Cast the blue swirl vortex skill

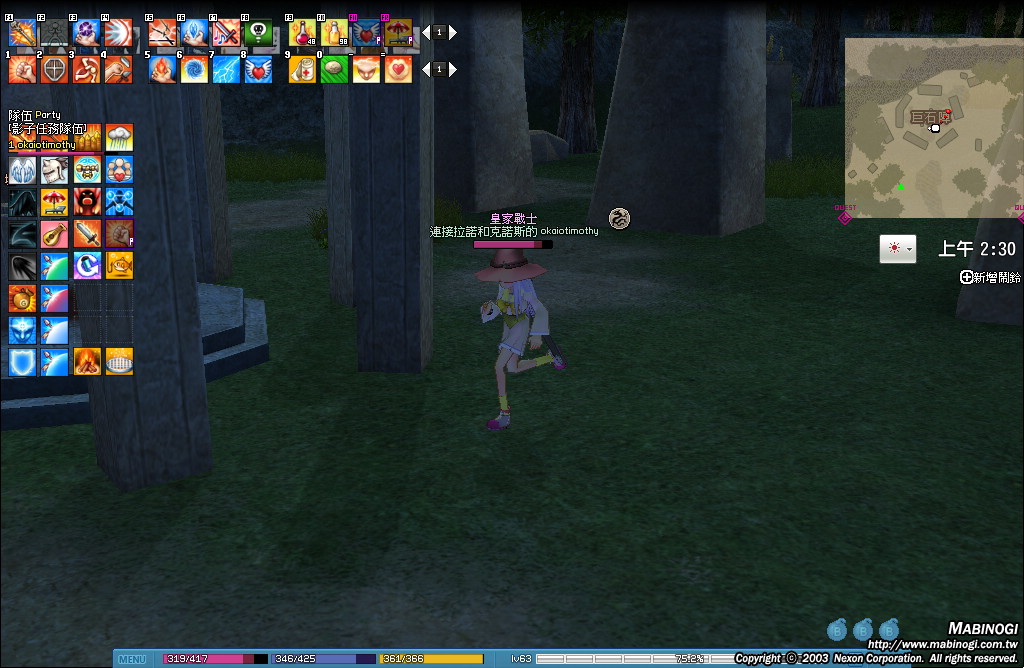(x=194, y=69)
